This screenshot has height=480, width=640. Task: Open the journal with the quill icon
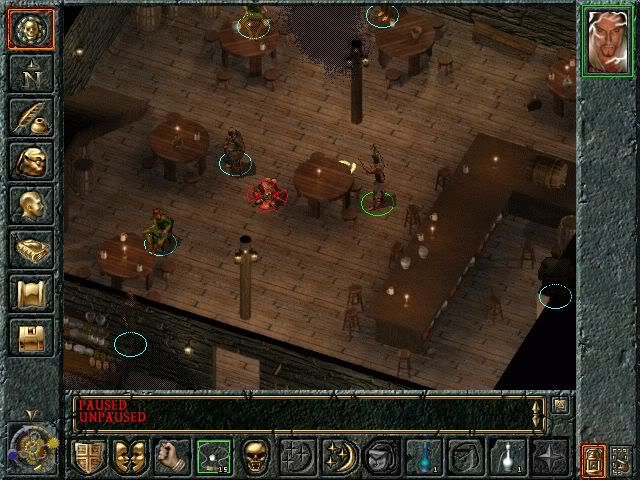(30, 117)
